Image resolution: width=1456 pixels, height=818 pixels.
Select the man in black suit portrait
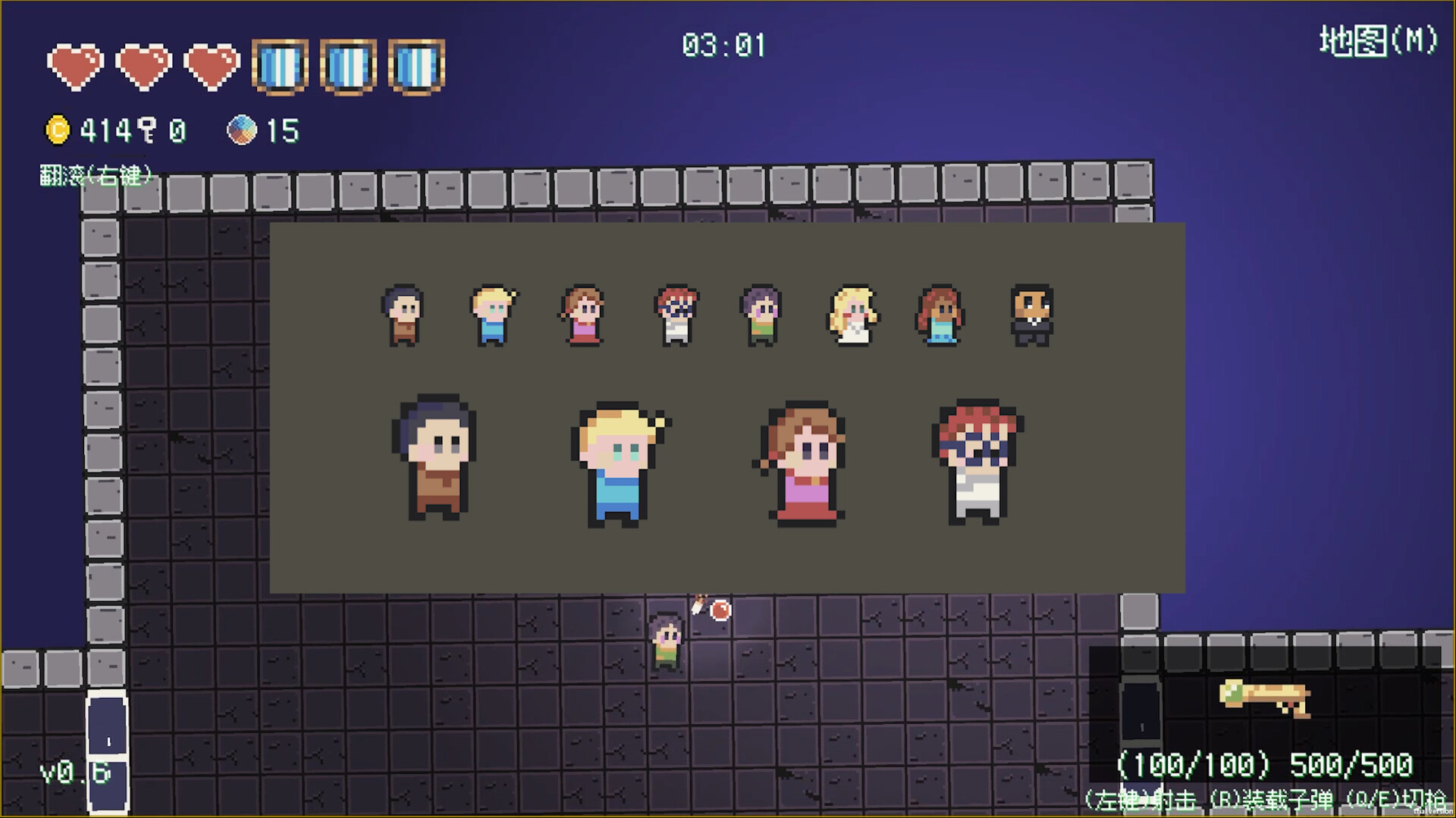[942, 315]
